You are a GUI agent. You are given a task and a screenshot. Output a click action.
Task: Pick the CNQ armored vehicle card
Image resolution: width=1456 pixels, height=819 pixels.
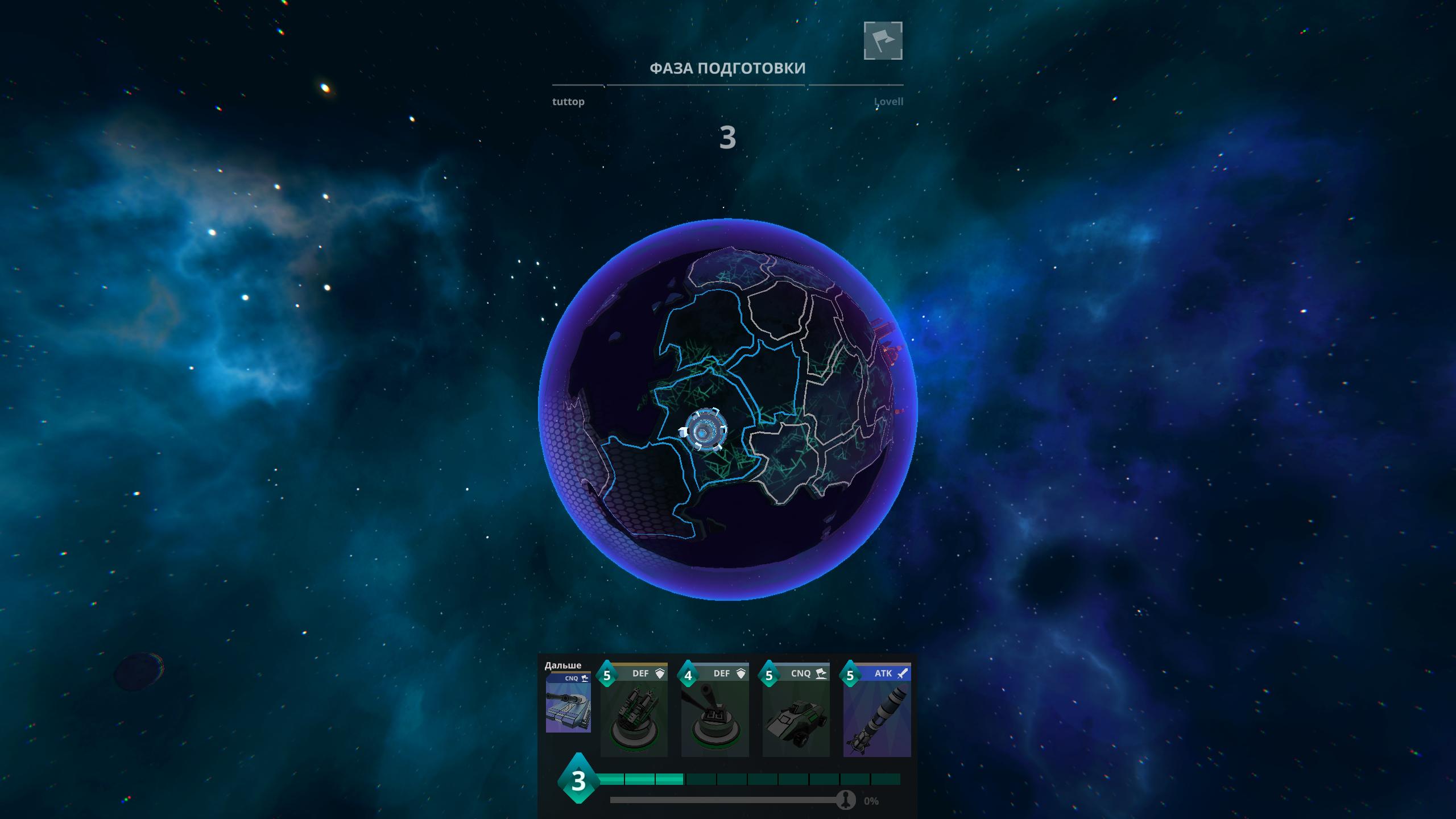click(796, 711)
